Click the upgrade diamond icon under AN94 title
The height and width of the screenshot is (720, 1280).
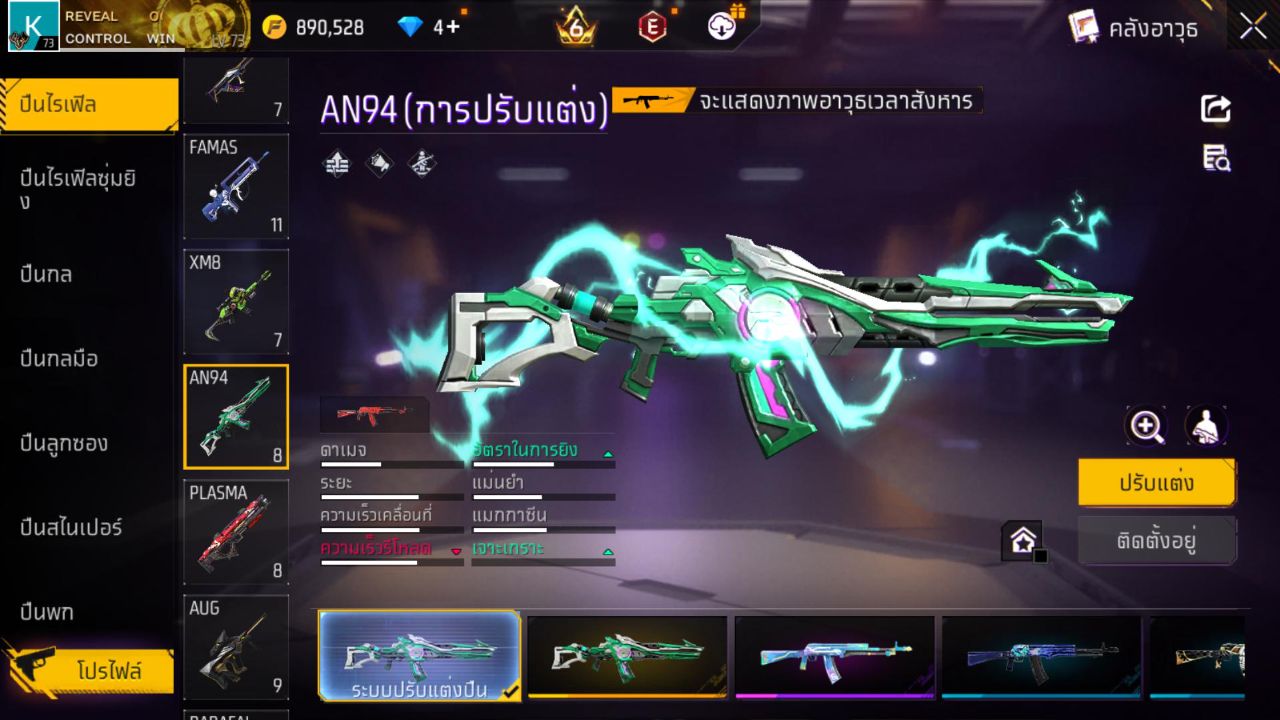(335, 163)
